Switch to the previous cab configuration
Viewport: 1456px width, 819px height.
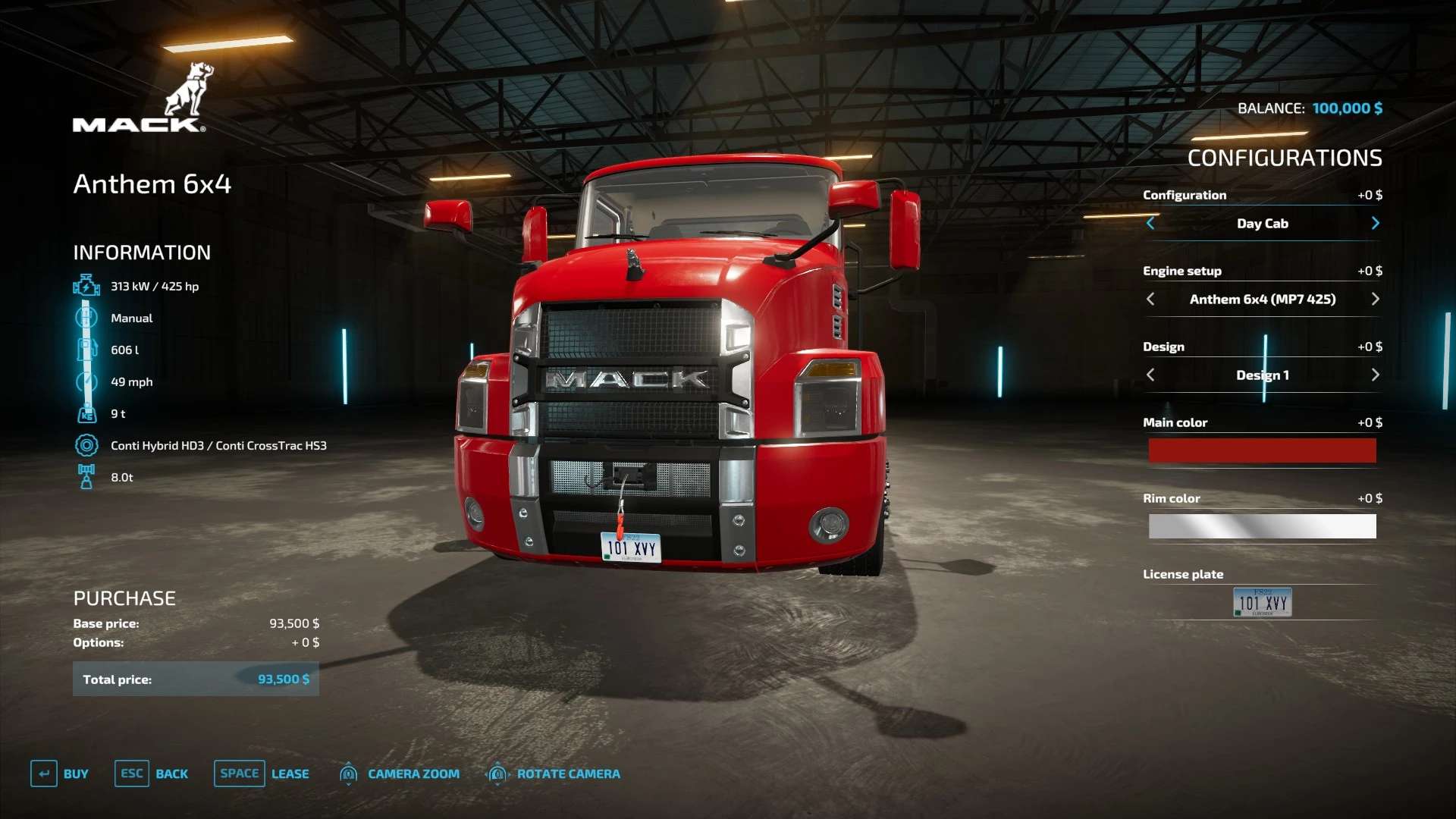(1150, 223)
